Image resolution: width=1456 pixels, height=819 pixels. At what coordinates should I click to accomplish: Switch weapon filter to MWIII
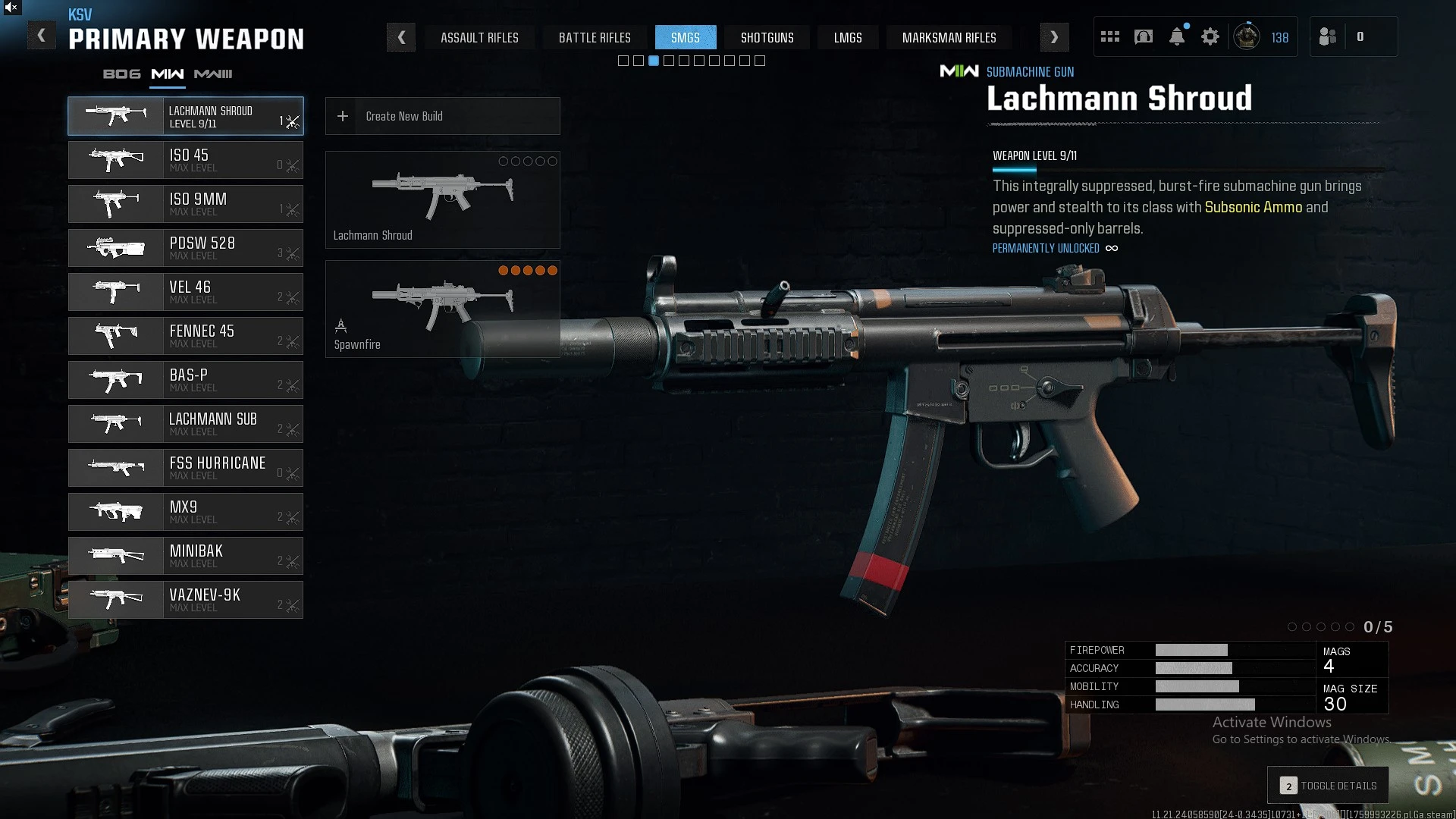click(x=213, y=74)
